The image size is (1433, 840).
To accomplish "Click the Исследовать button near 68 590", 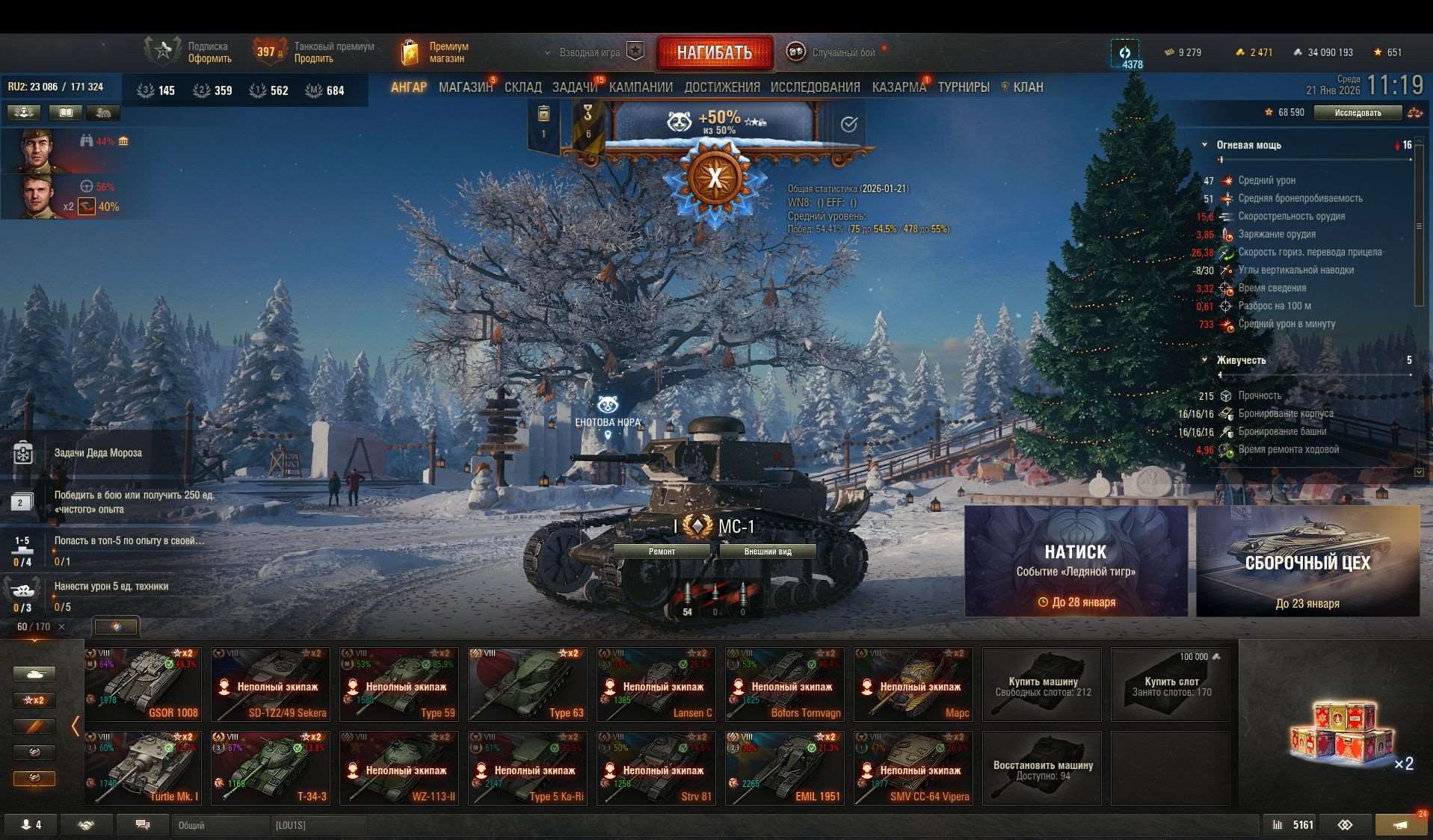I will pyautogui.click(x=1358, y=112).
